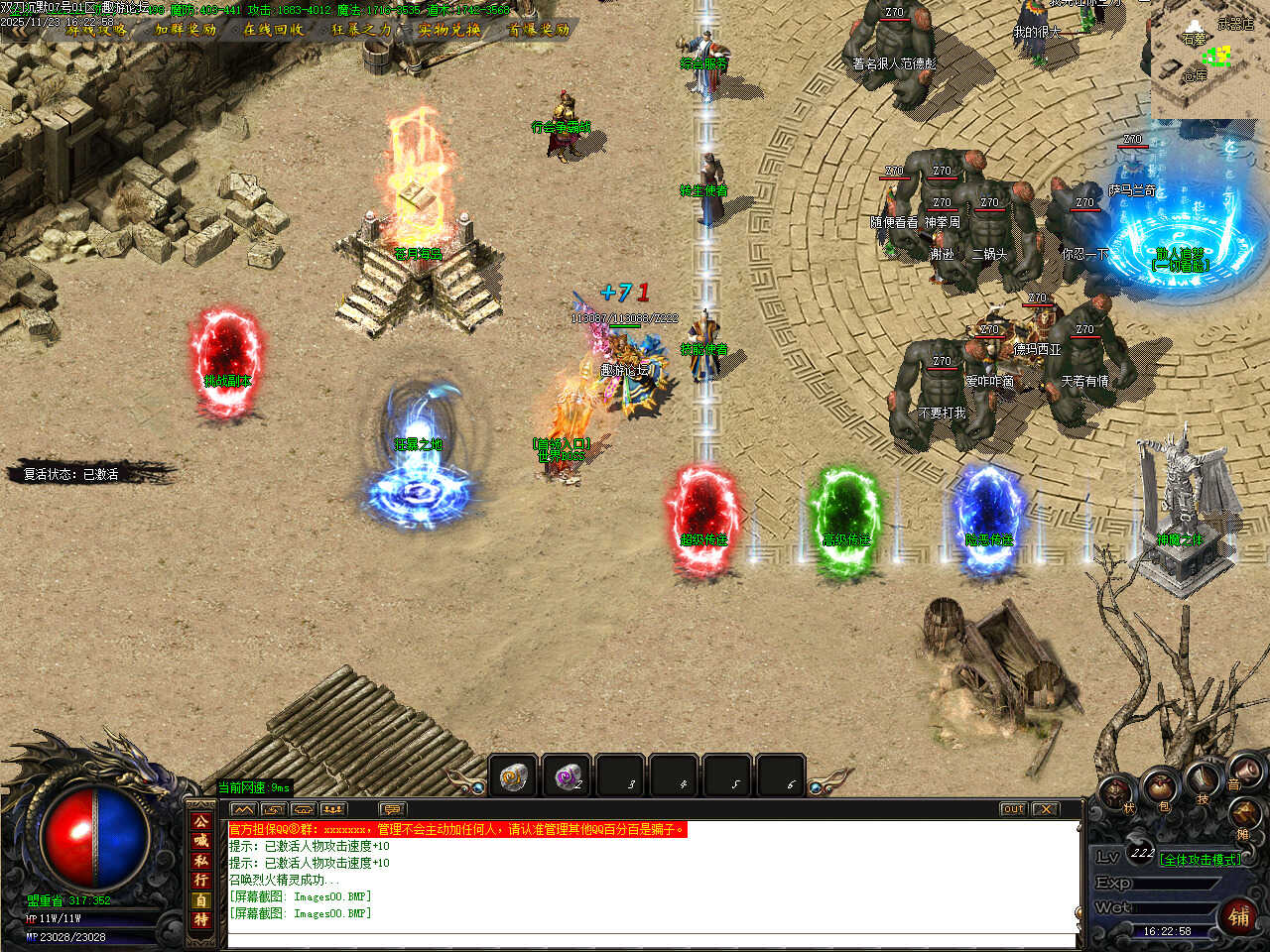1270x952 pixels.
Task: Open the 狂暴之力 berserk power menu
Action: click(x=361, y=30)
